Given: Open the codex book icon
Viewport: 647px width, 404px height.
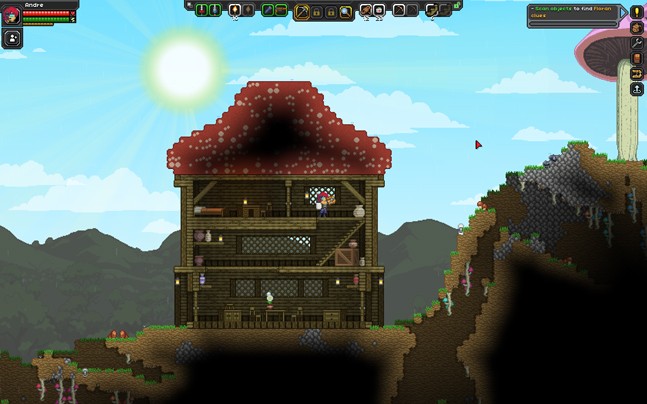Looking at the screenshot, I should [x=636, y=58].
